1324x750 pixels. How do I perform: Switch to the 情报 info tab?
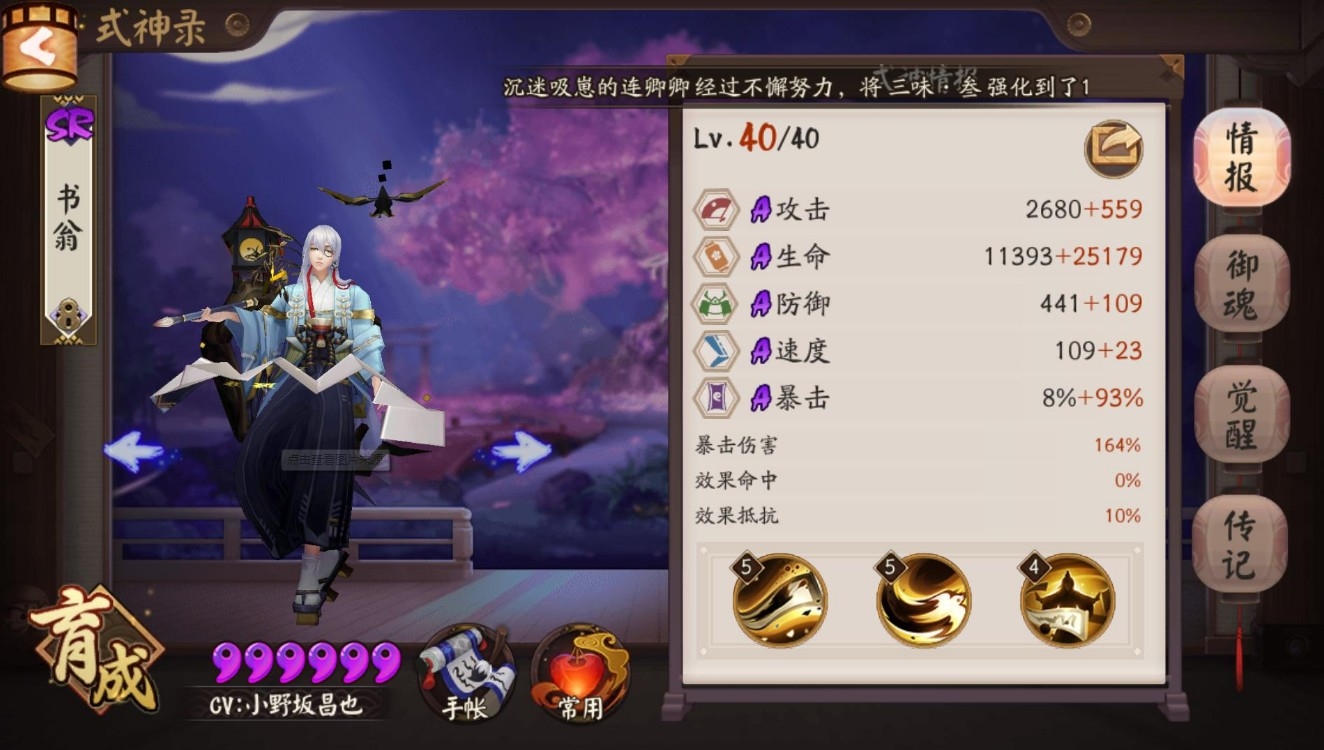[x=1241, y=159]
